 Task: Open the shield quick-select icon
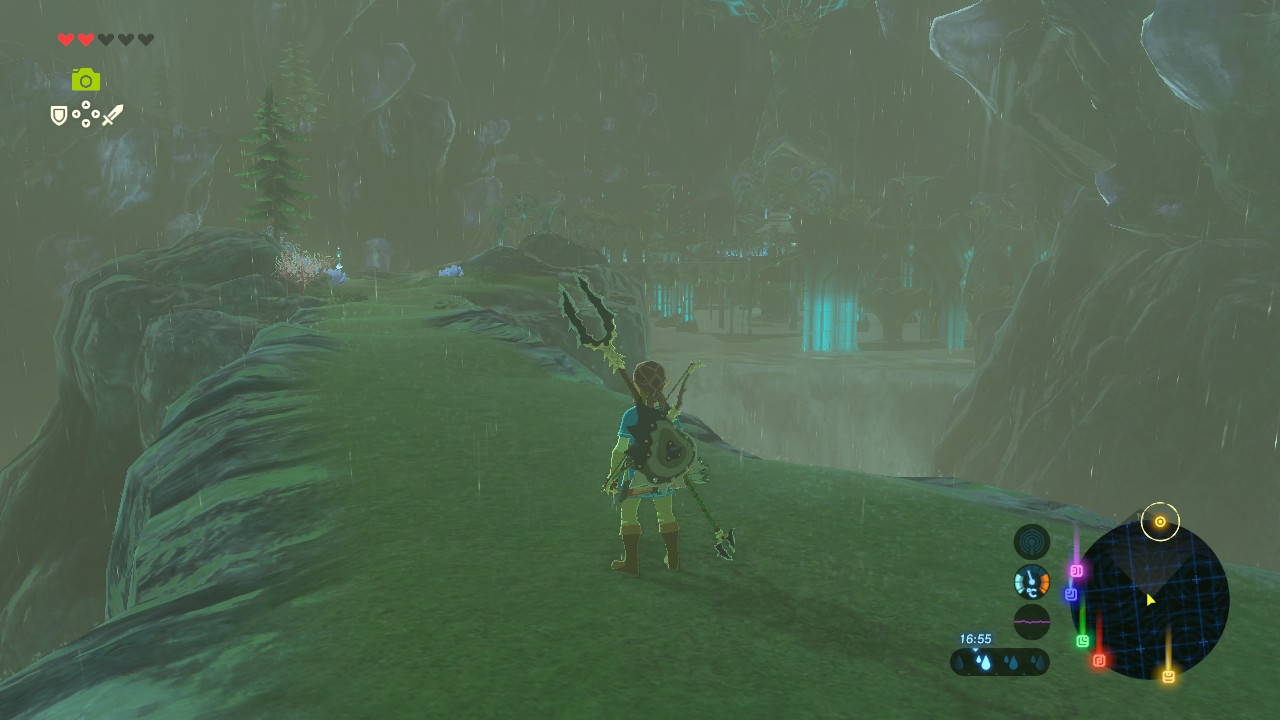click(x=59, y=116)
